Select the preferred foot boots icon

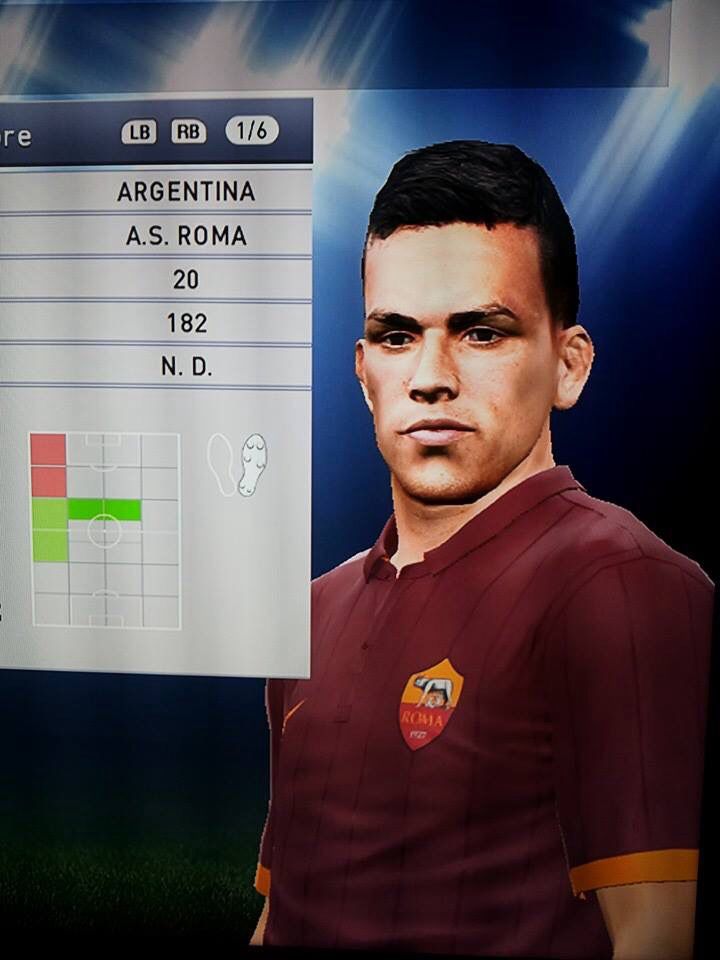point(238,463)
